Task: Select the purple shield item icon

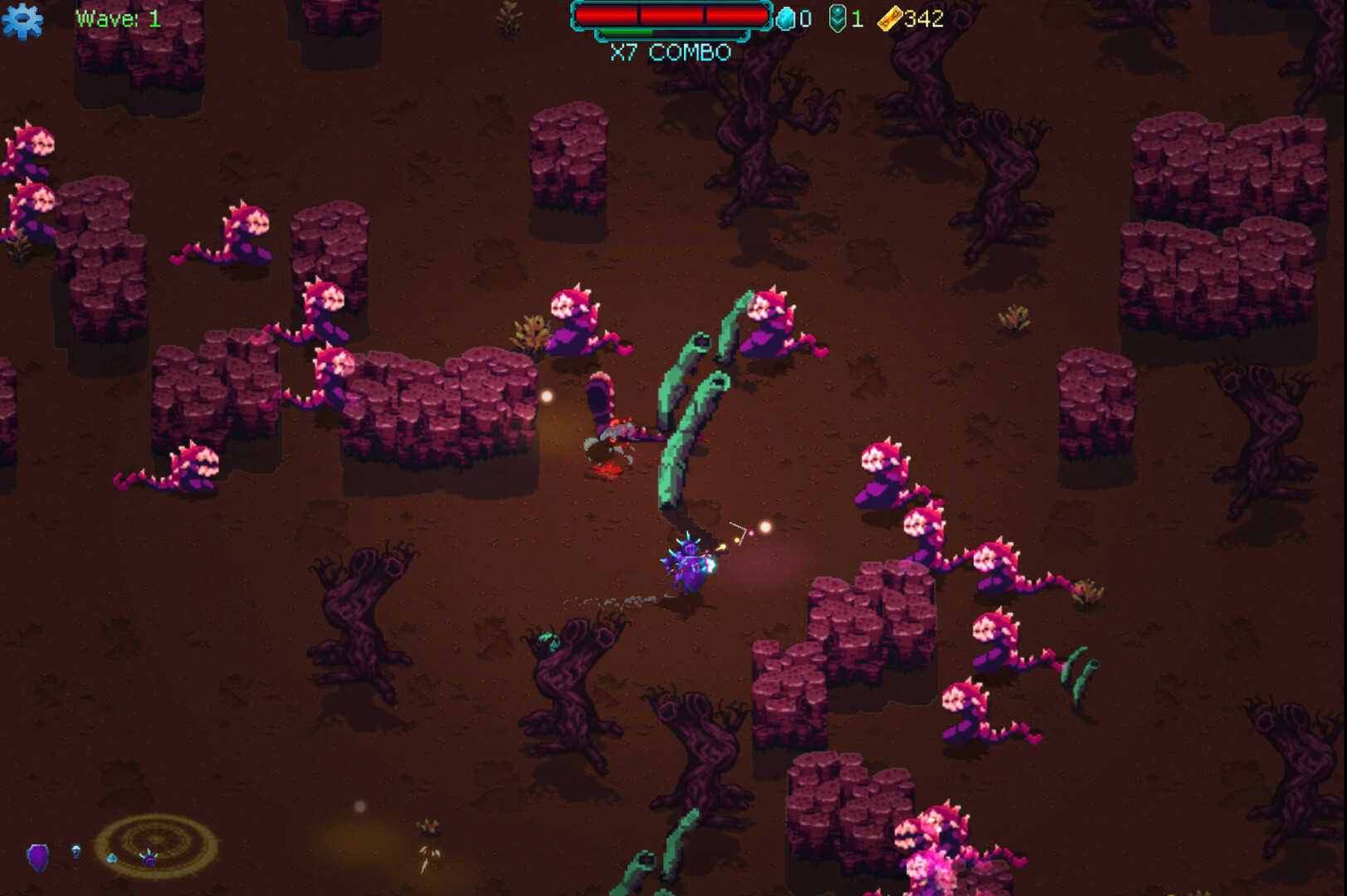Action: pos(37,858)
